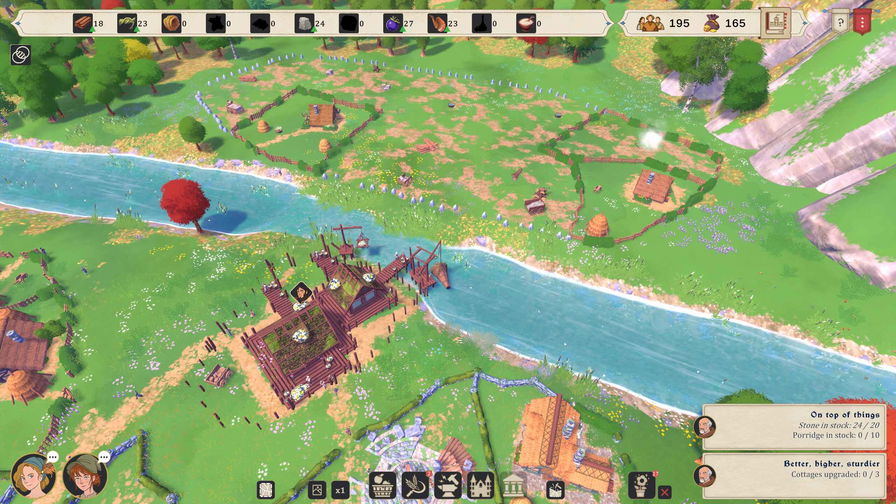The image size is (896, 504).
Task: Open the red banner menu button
Action: (x=863, y=22)
